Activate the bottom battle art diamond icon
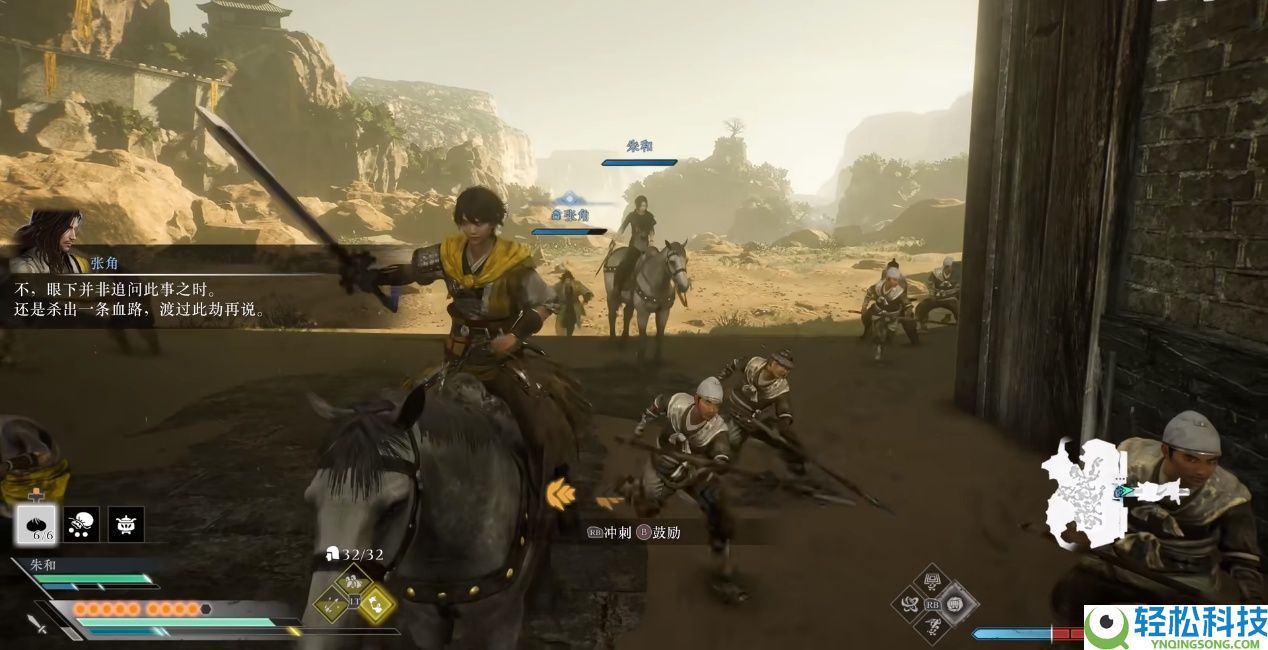Image resolution: width=1268 pixels, height=650 pixels. point(934,626)
